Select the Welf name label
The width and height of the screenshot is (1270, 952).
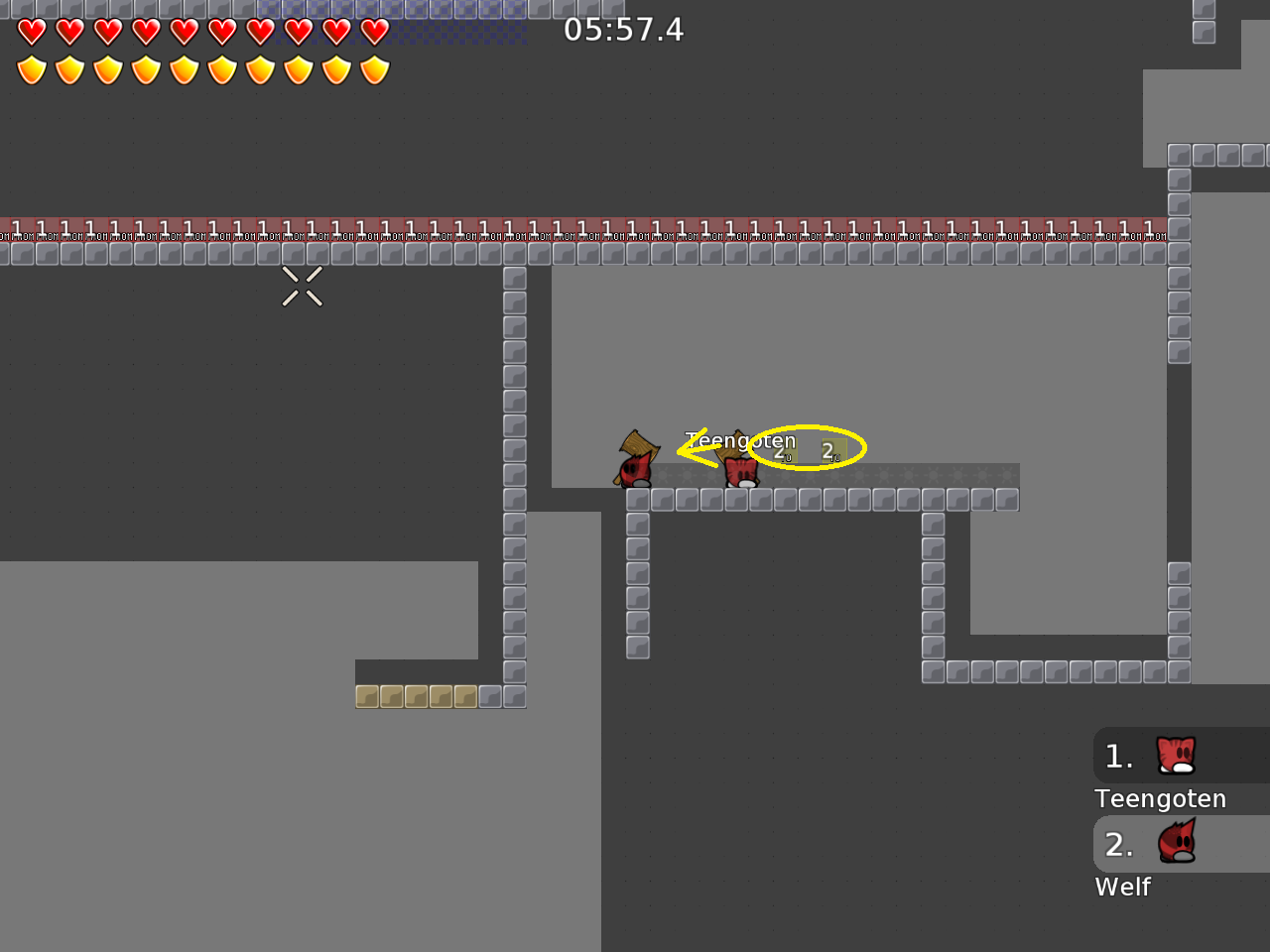(1122, 887)
